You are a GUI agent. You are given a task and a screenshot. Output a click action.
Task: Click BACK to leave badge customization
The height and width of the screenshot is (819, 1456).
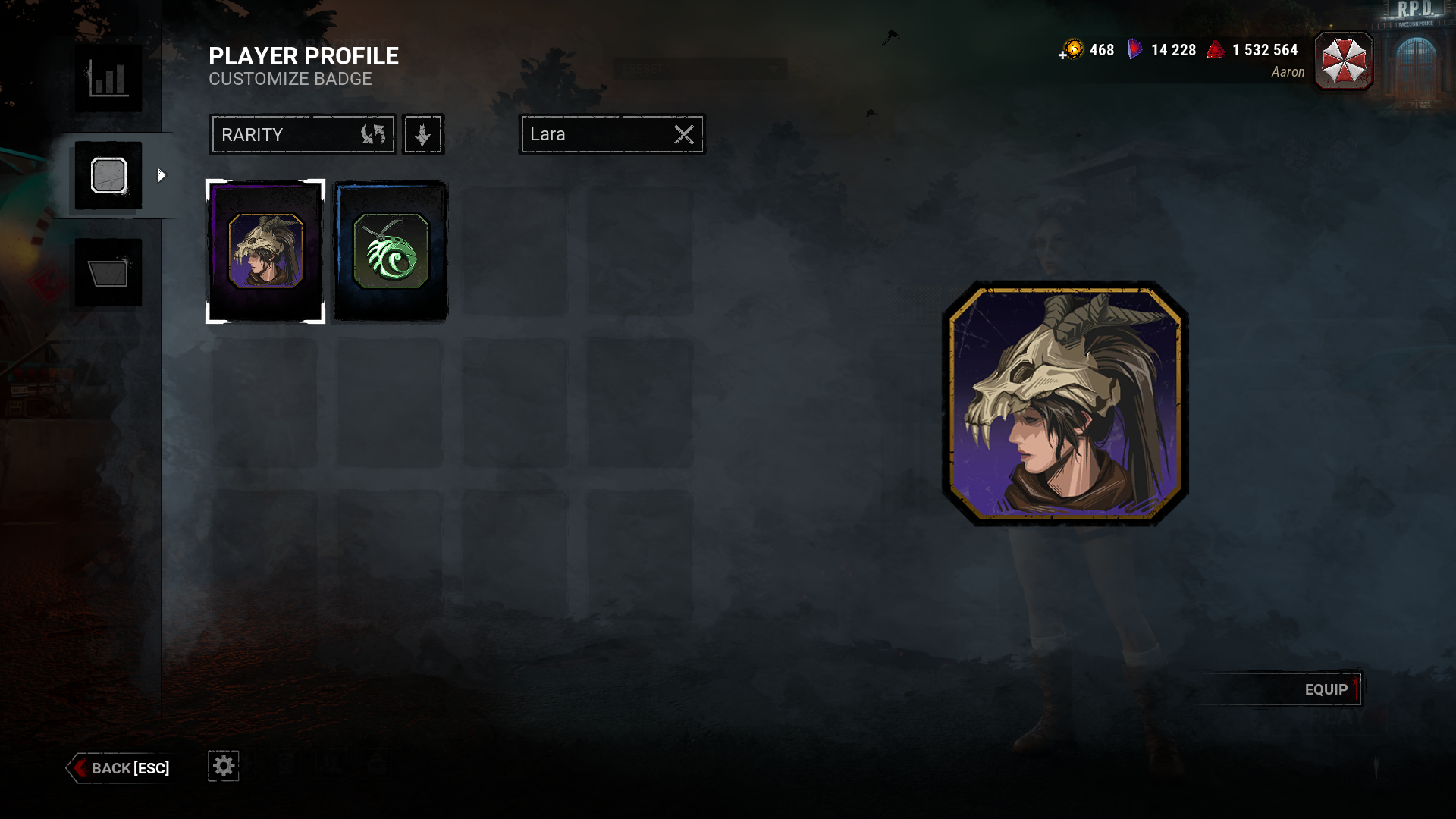coord(118,768)
